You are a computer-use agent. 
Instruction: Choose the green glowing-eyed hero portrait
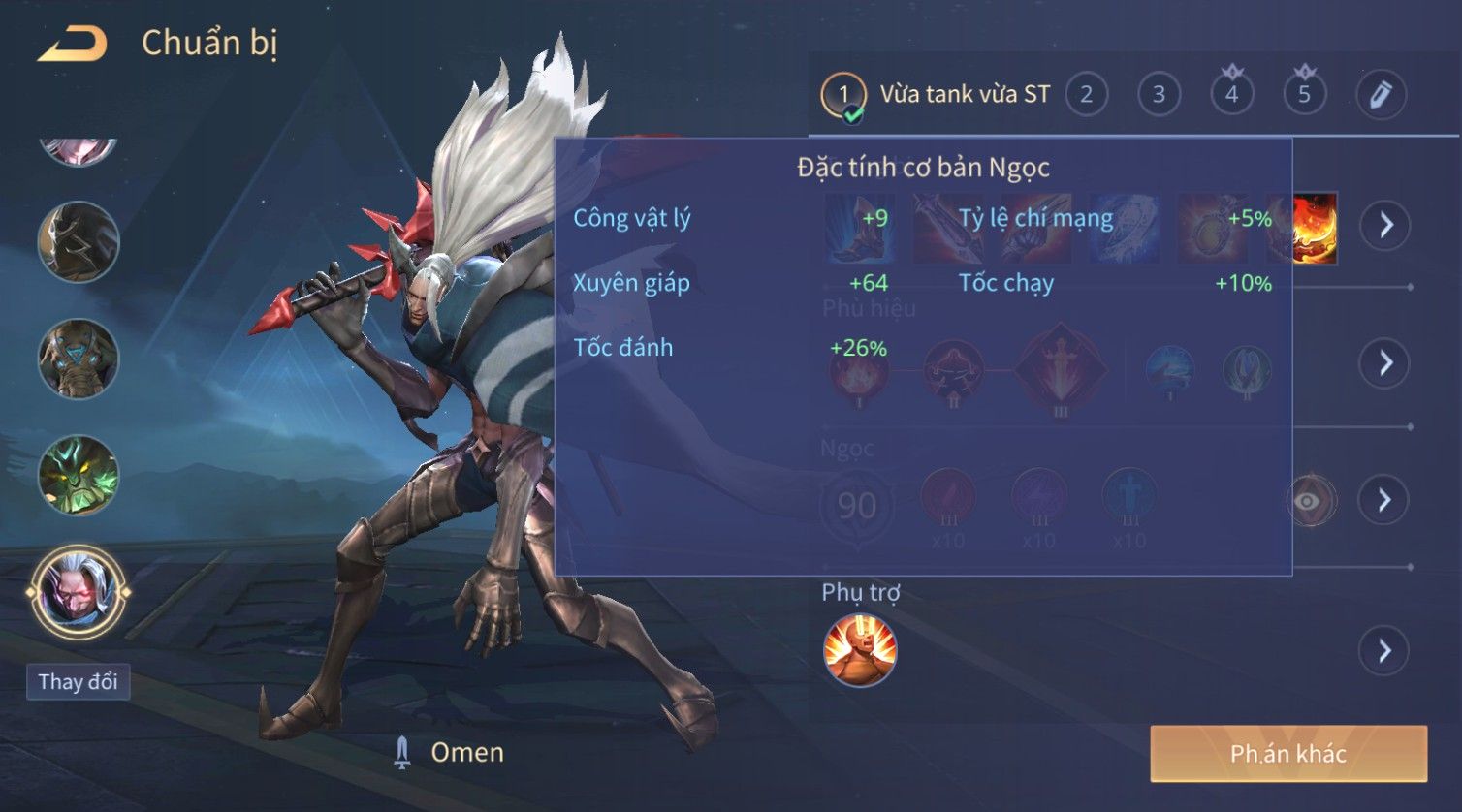tap(78, 476)
